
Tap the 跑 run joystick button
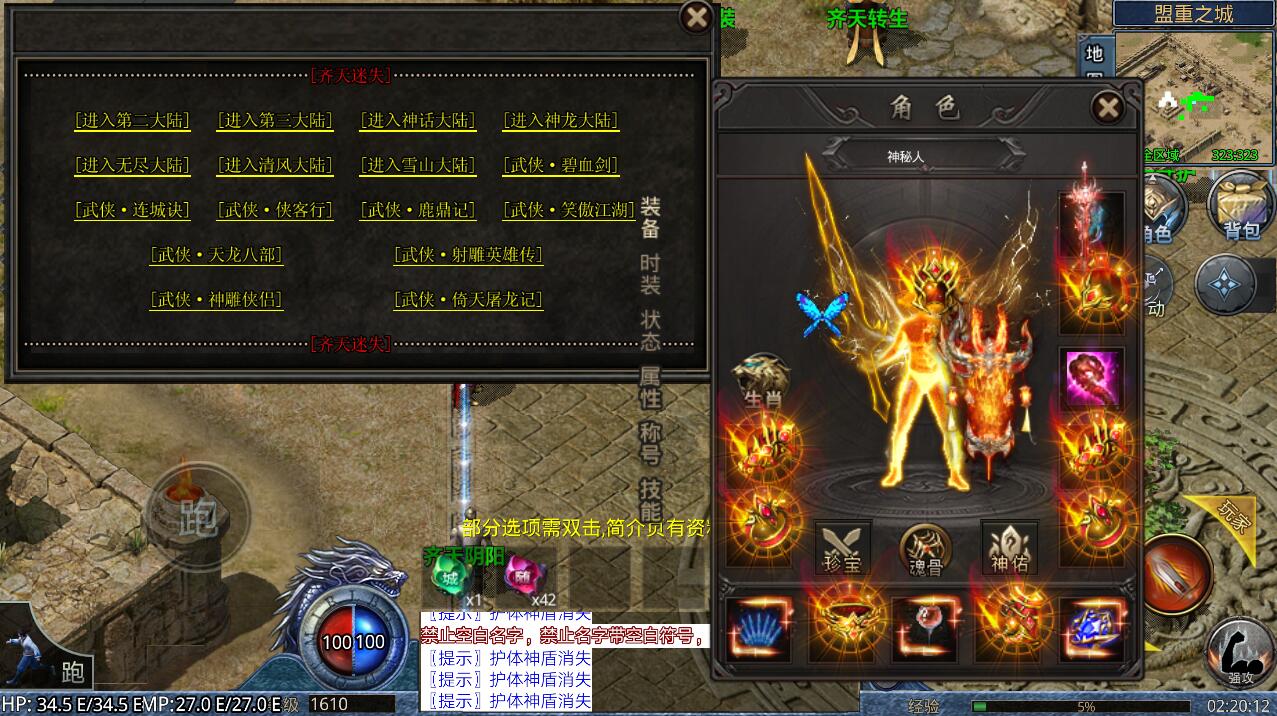pos(197,516)
